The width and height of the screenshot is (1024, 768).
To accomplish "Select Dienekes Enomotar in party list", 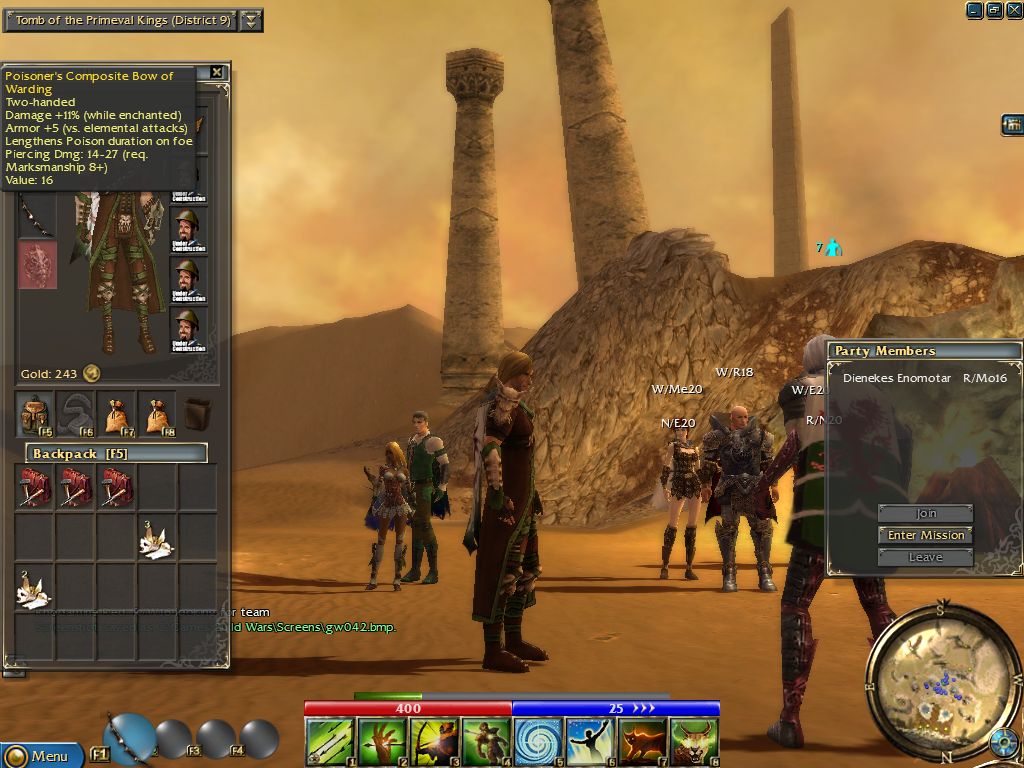I will (x=896, y=379).
